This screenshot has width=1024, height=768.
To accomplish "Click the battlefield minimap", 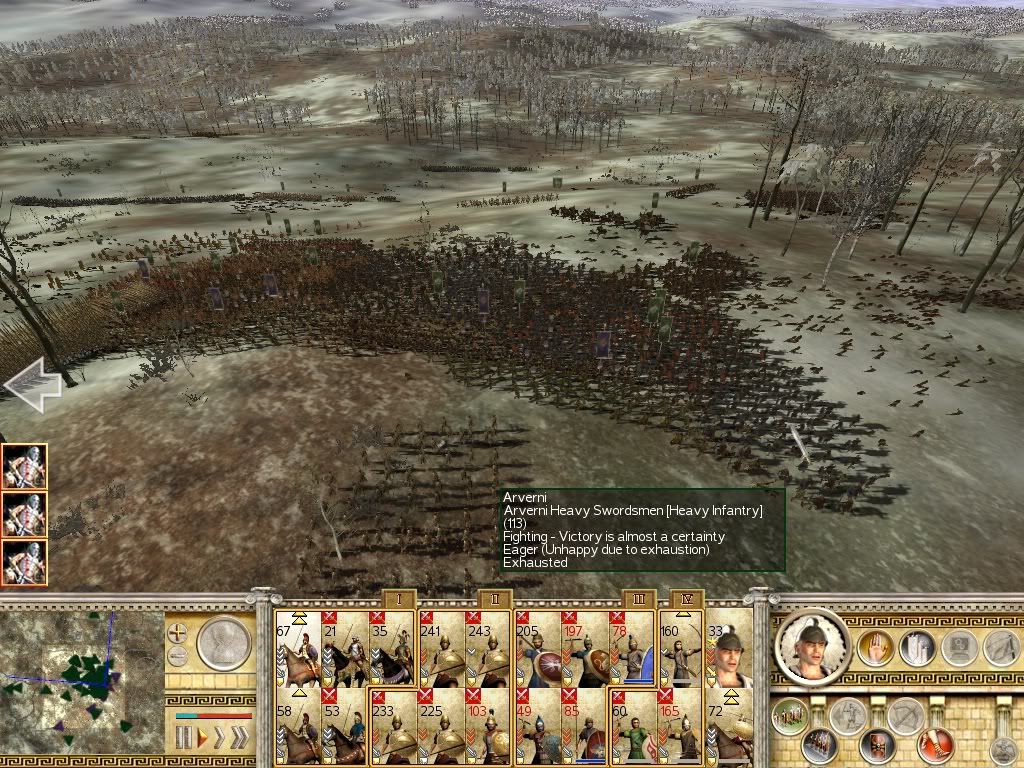I will click(x=82, y=678).
